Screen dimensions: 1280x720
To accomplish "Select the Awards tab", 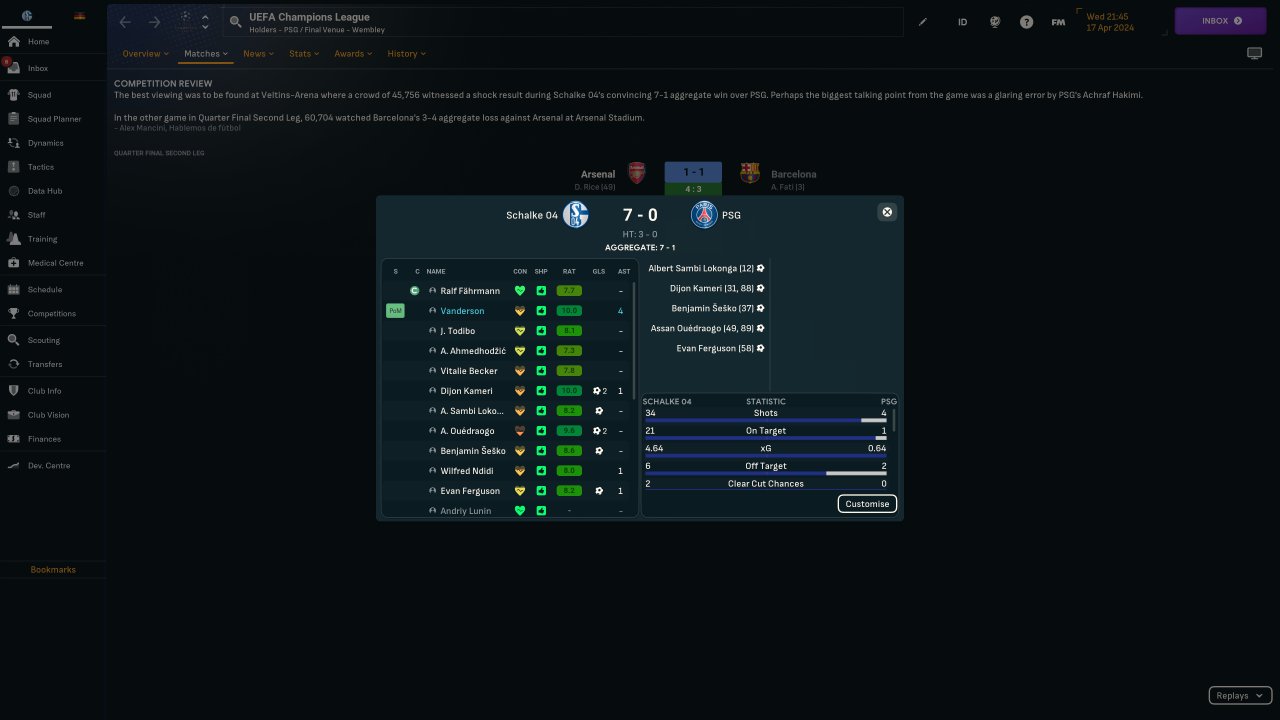I will [353, 54].
